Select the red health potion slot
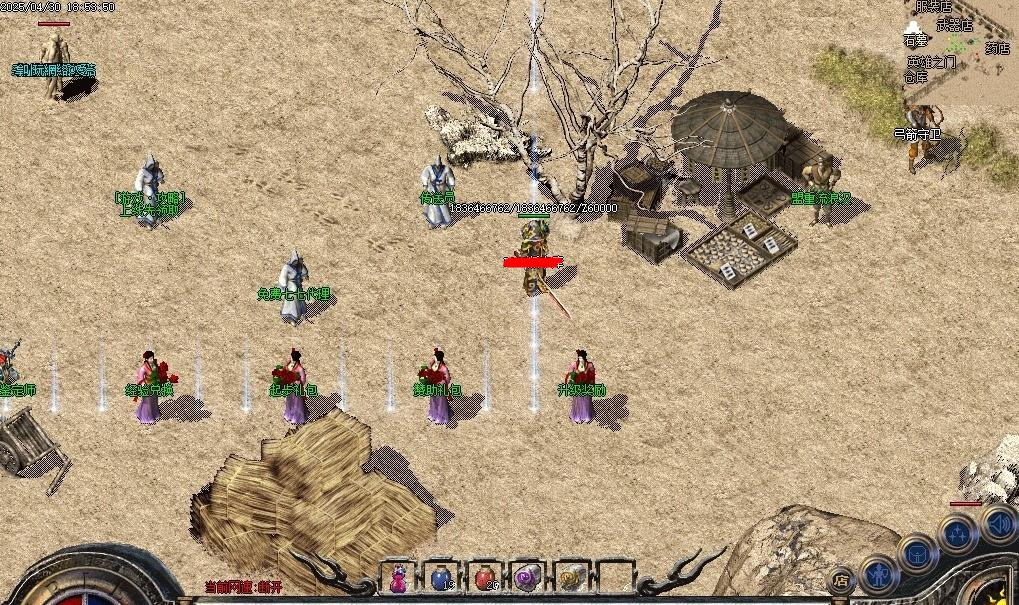The width and height of the screenshot is (1019, 605). pyautogui.click(x=485, y=578)
